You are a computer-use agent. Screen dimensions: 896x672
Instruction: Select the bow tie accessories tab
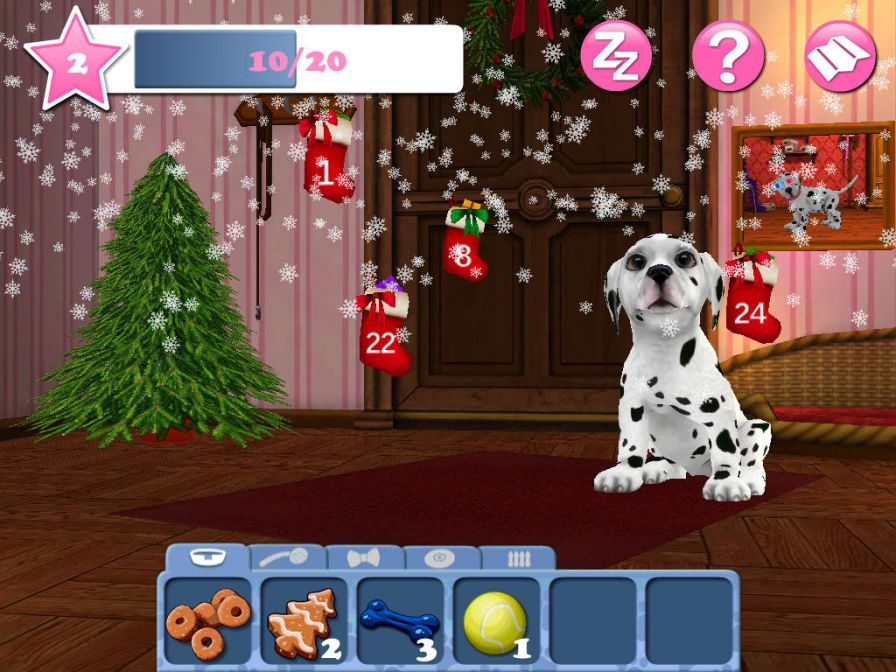coord(364,559)
